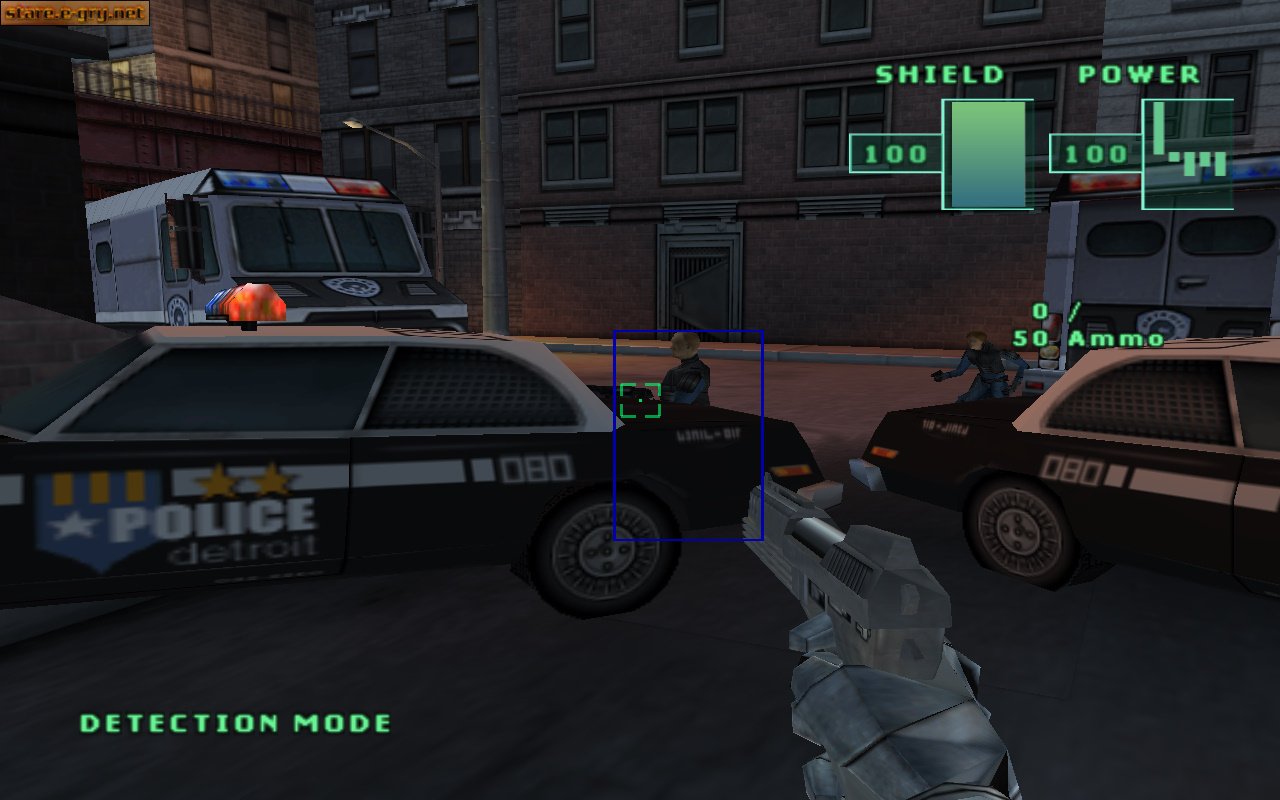The width and height of the screenshot is (1280, 800).
Task: Select the targeted enemy inside blue box
Action: [685, 375]
